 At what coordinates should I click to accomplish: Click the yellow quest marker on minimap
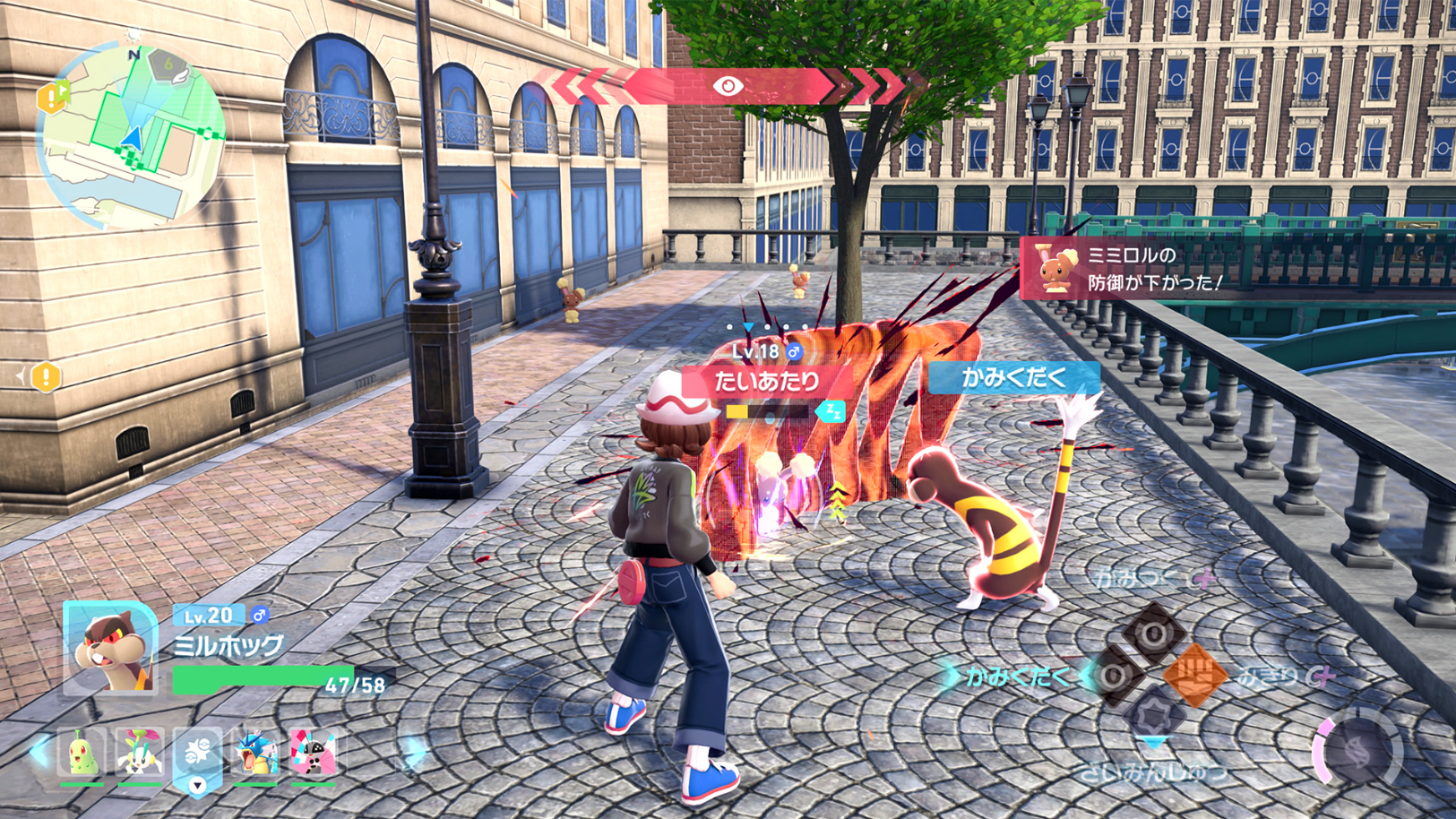[x=51, y=97]
